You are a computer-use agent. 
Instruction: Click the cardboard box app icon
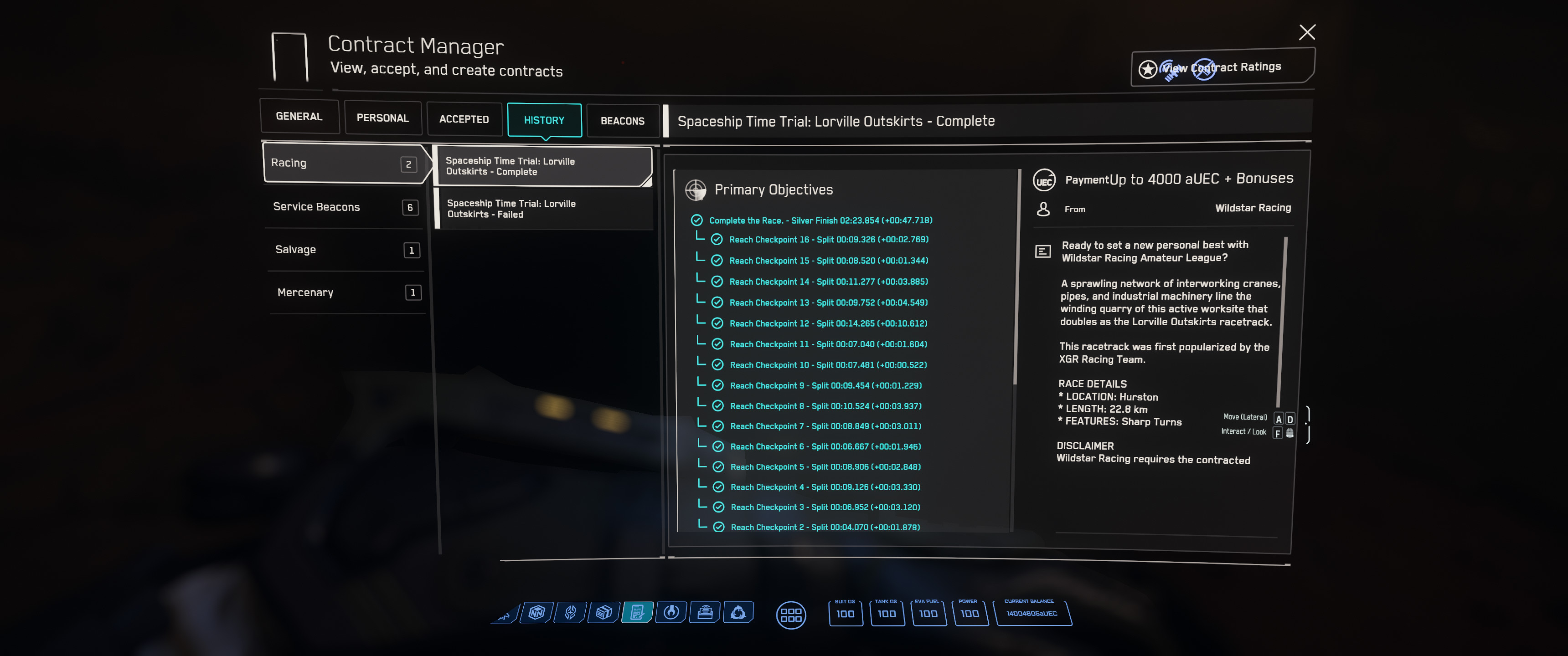pyautogui.click(x=604, y=612)
